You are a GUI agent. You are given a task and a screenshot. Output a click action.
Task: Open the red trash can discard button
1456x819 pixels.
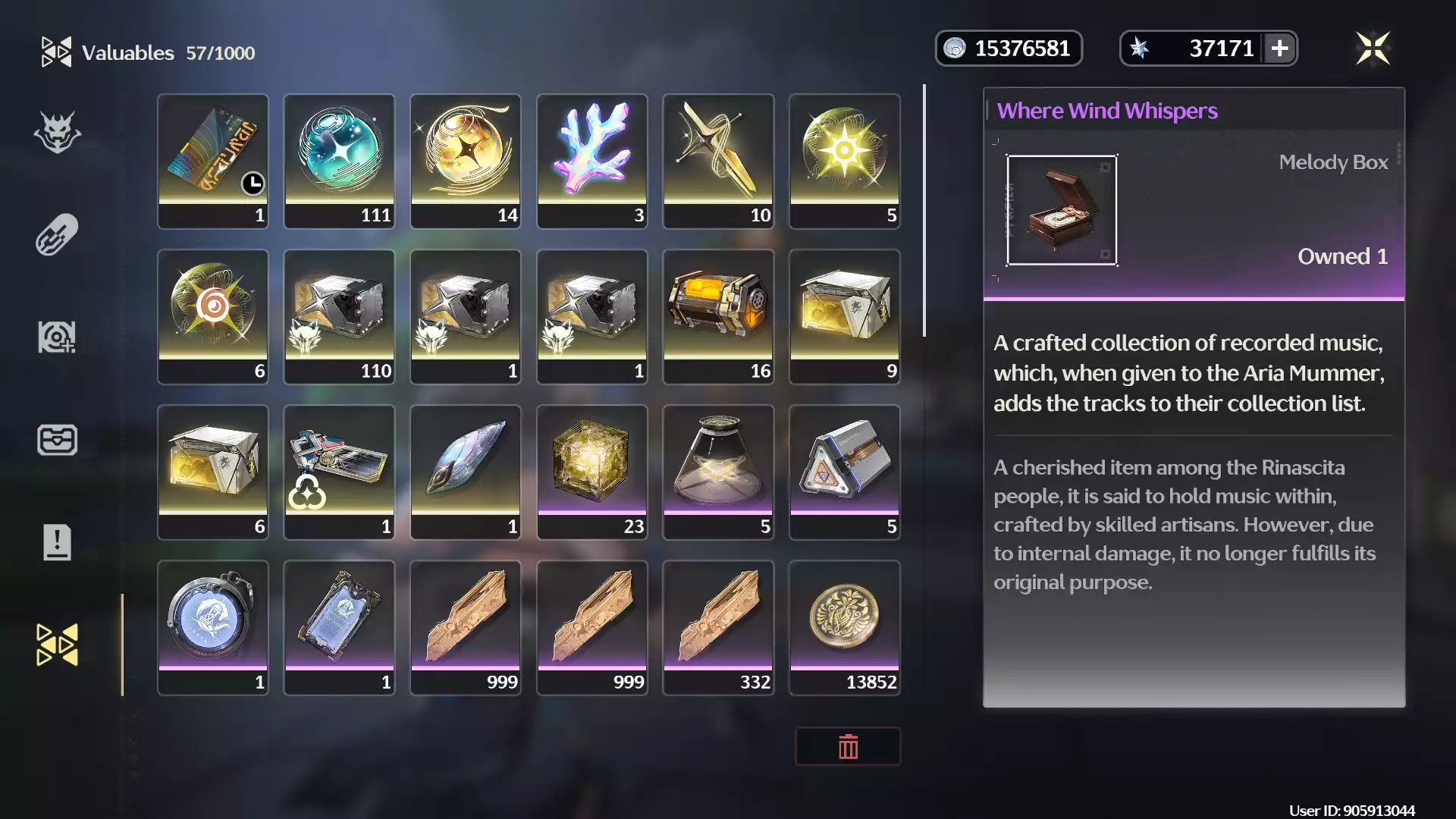pos(848,747)
